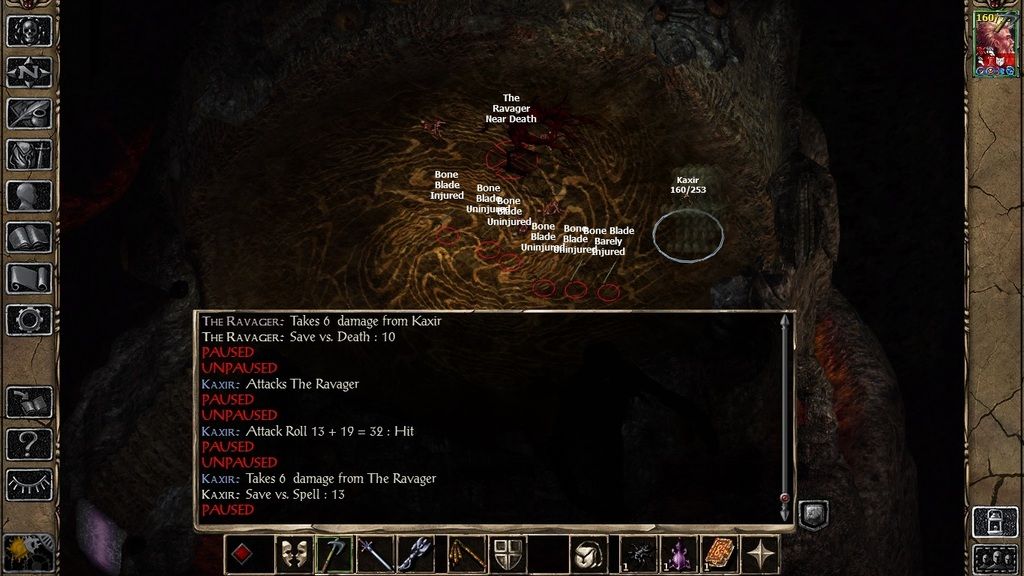Screen dimensions: 1024x576
Task: Open the area map with the compass button
Action: (29, 72)
